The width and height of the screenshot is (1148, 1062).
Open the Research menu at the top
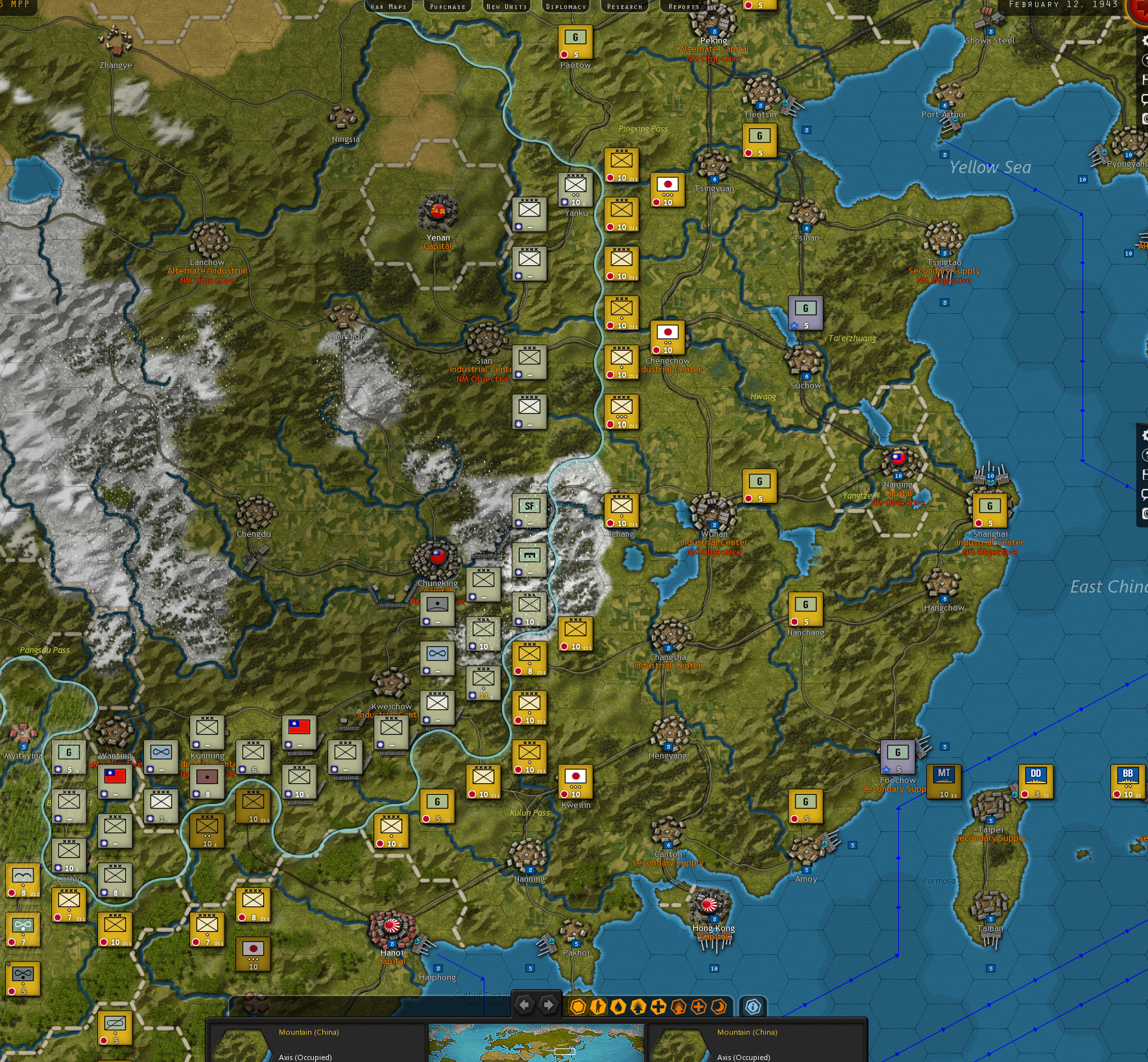coord(624,6)
